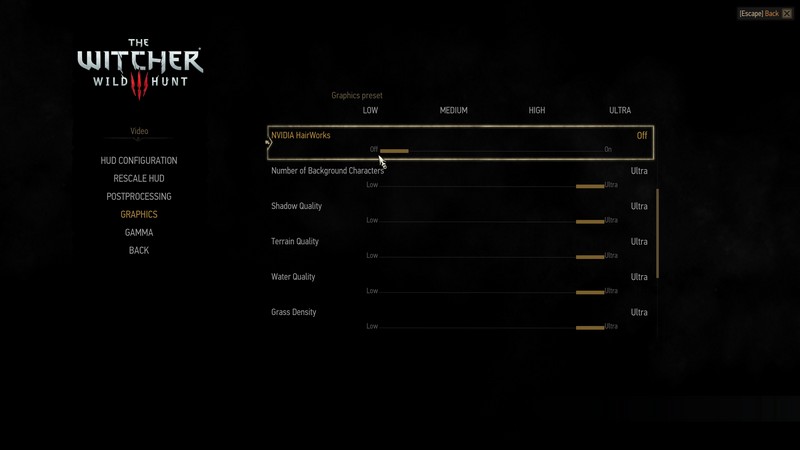Set the graphics preset to Low

tap(370, 110)
